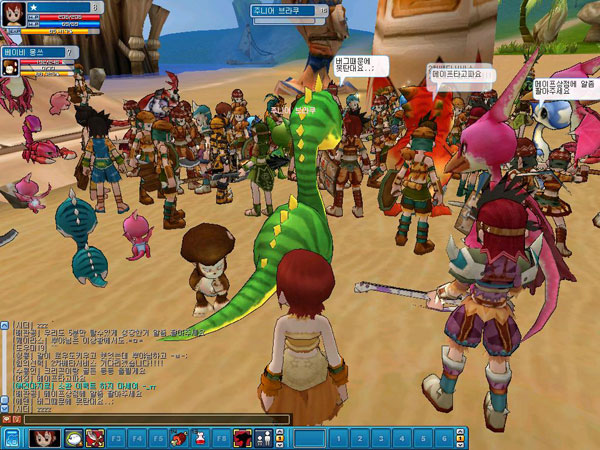Click the red-haired character hotbar icon

43,438
